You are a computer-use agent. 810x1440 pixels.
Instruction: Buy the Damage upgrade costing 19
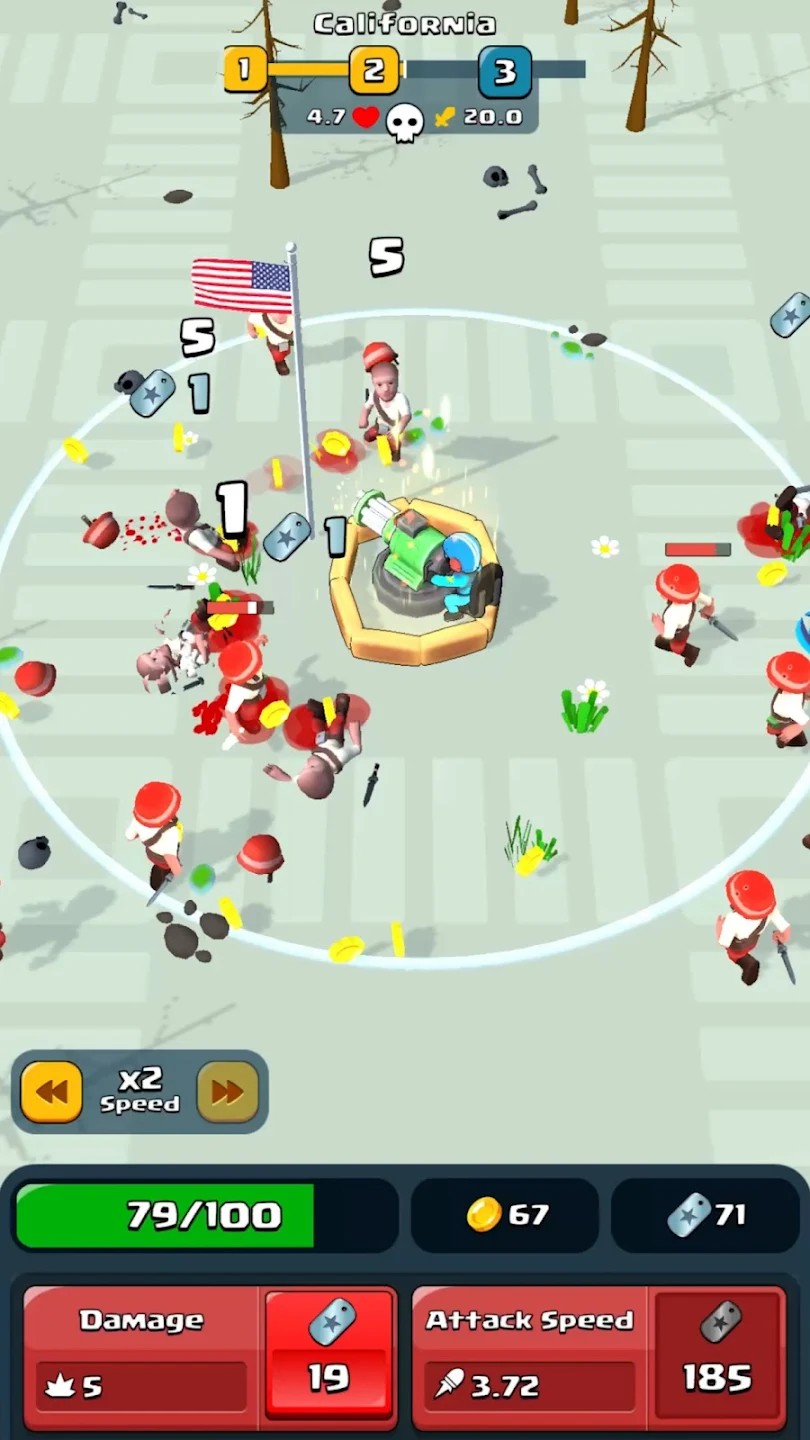point(329,1354)
